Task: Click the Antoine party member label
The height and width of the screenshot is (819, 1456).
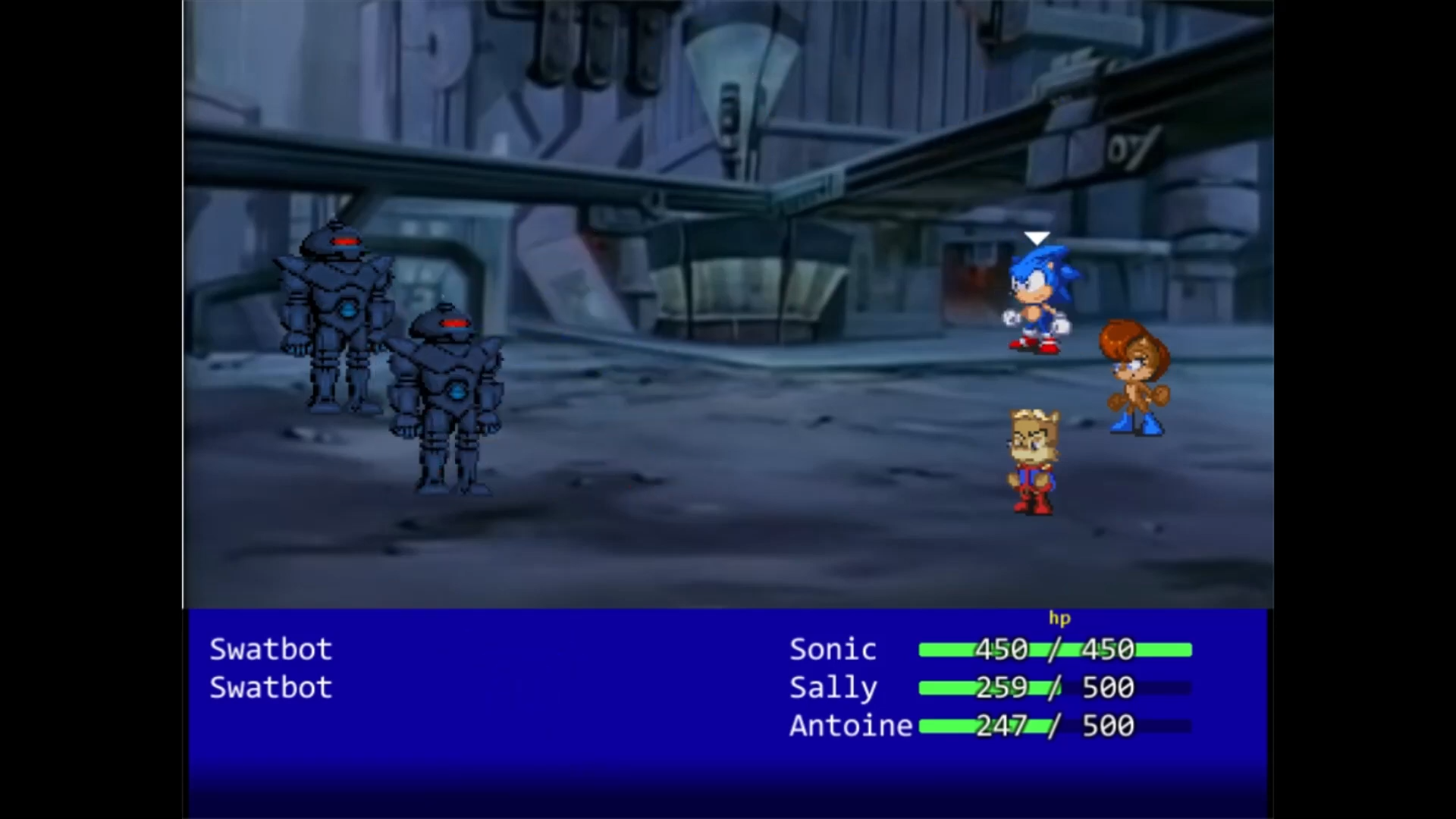Action: tap(851, 726)
